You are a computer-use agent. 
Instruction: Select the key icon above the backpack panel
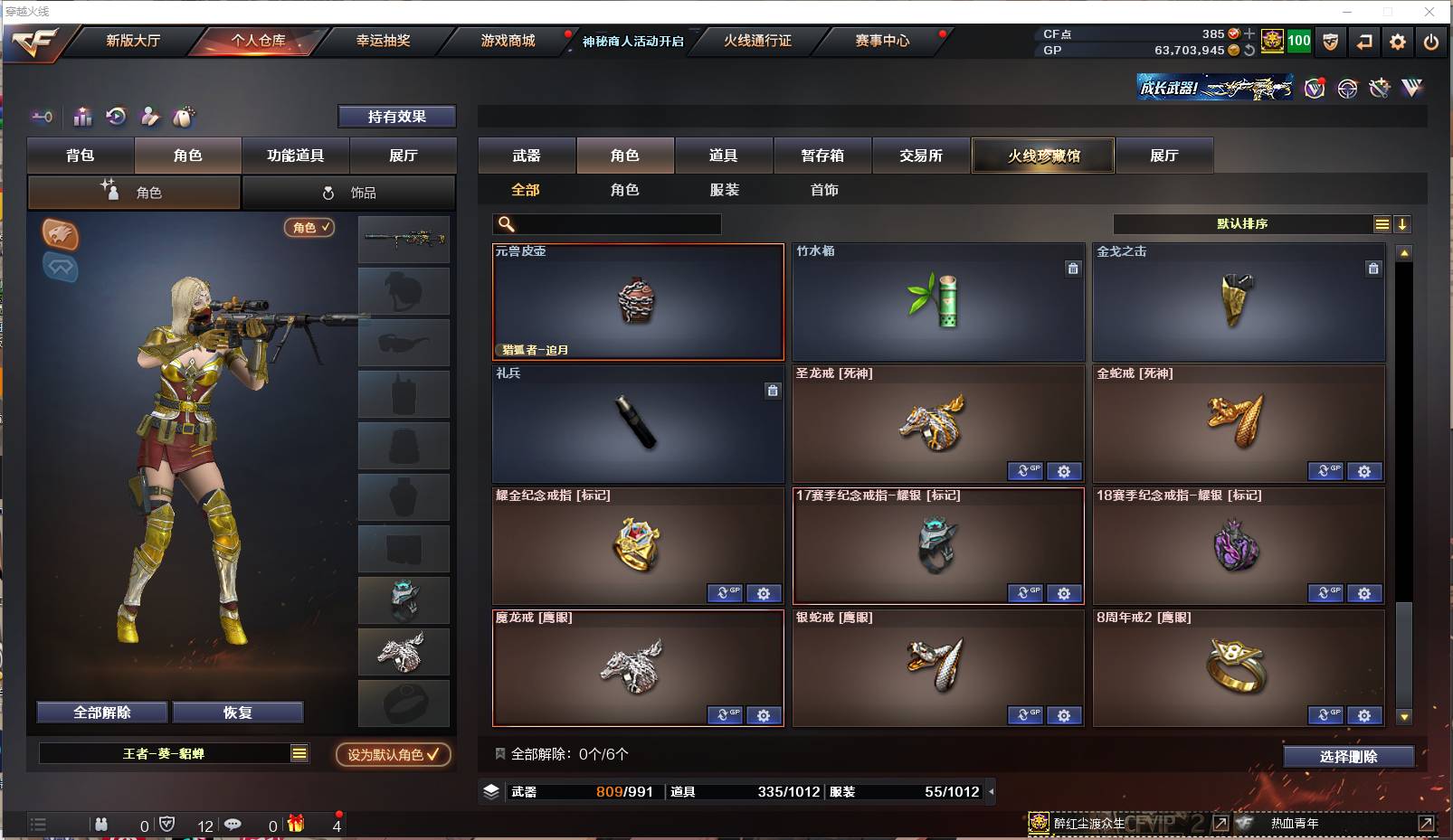[x=43, y=117]
